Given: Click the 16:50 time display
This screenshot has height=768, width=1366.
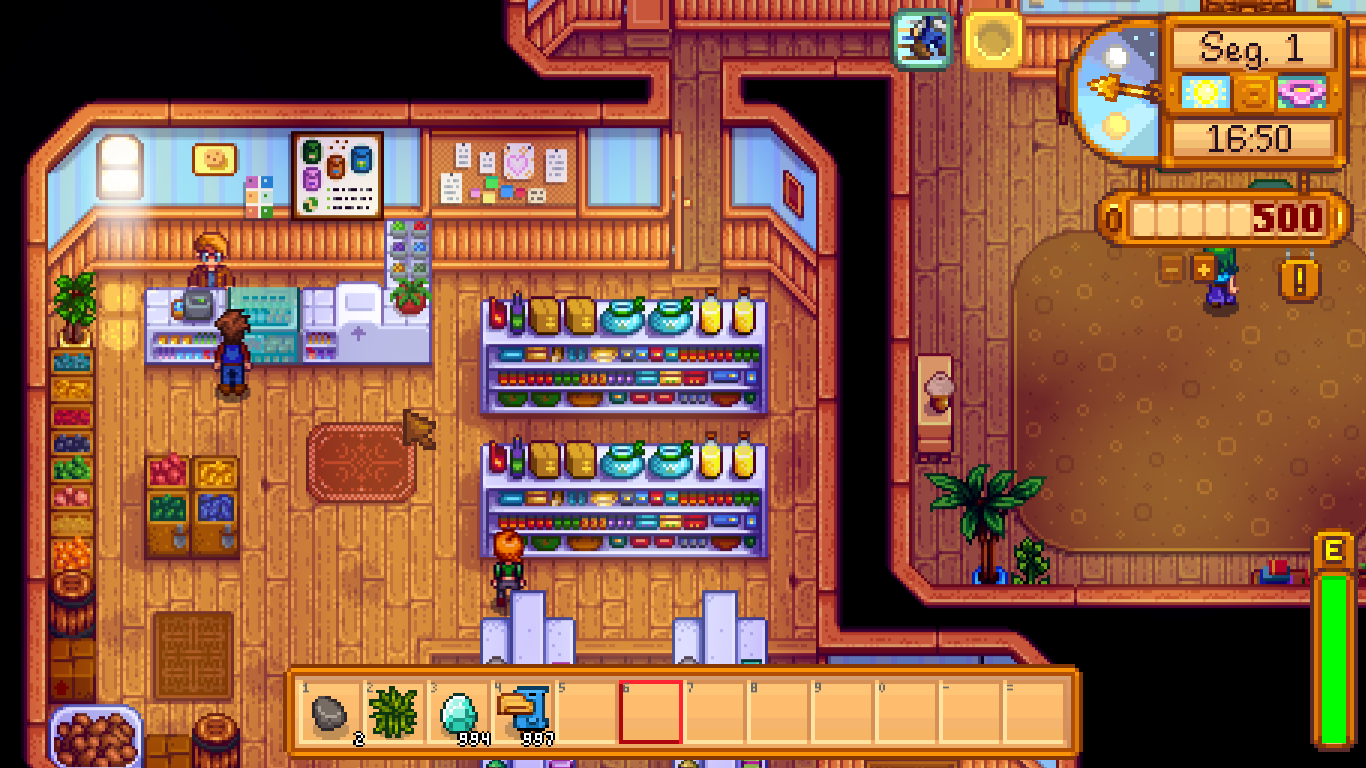Looking at the screenshot, I should (1253, 138).
